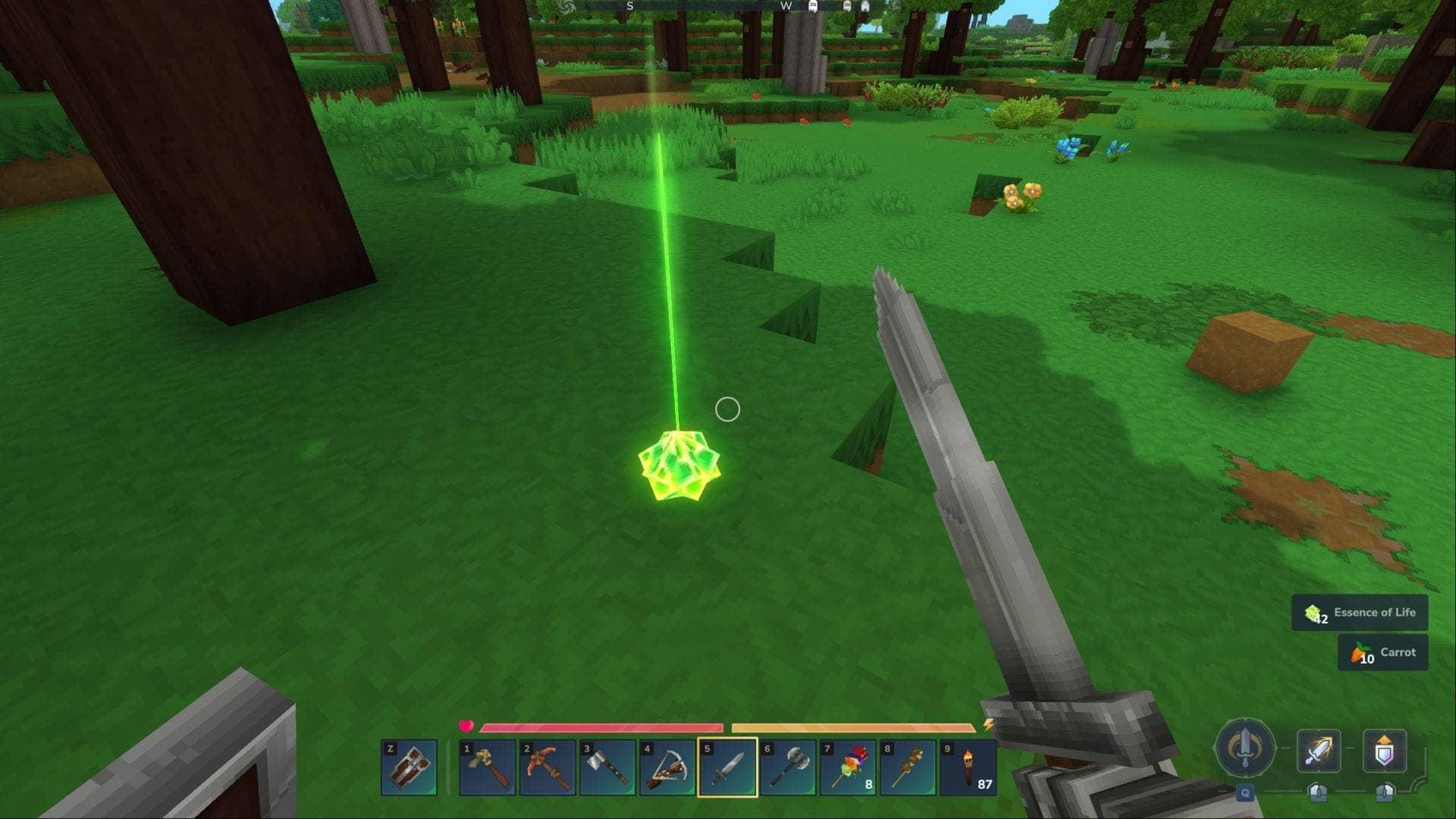Viewport: 1456px width, 819px height.
Task: Equip the hatchet in hotbar slot 3
Action: [607, 767]
